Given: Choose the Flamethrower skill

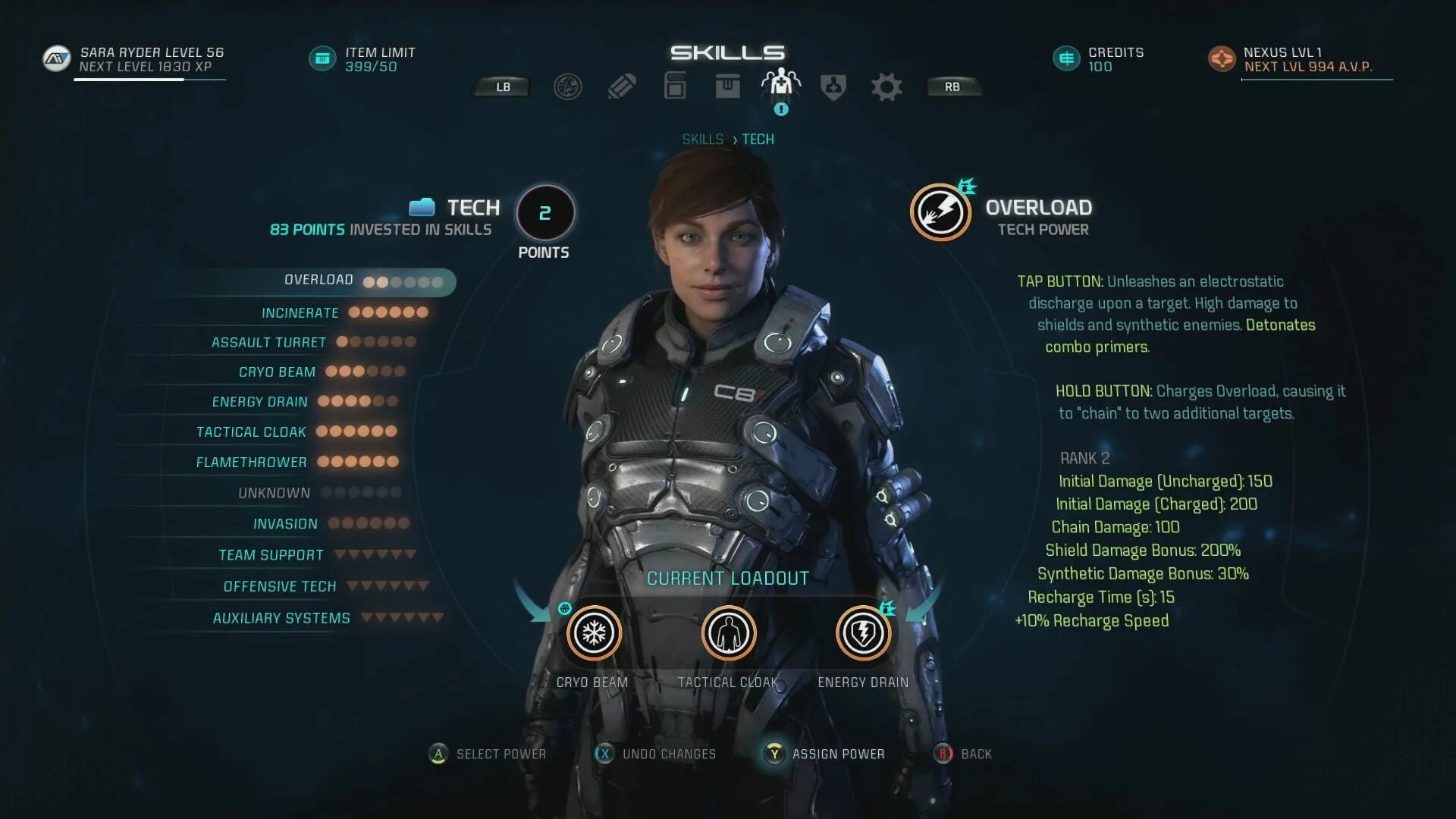Looking at the screenshot, I should pos(251,463).
